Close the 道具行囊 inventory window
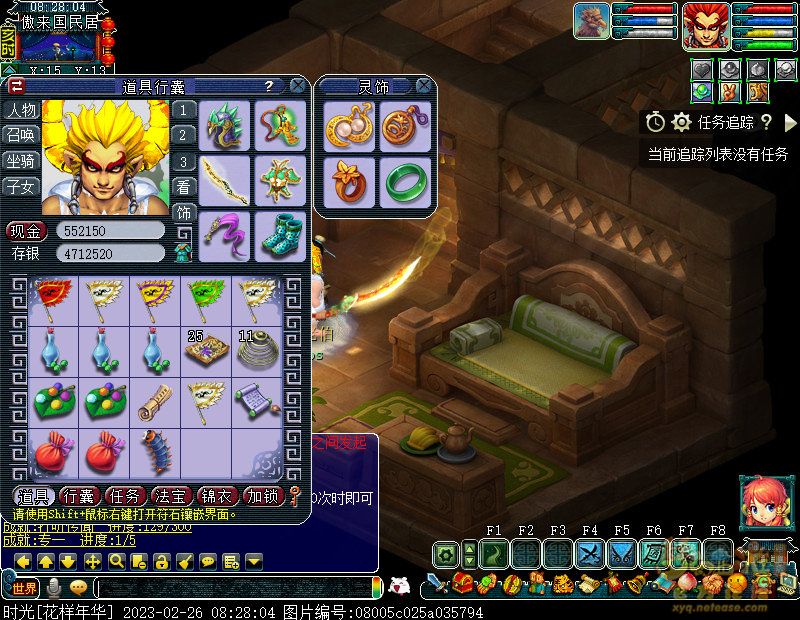 tap(298, 87)
